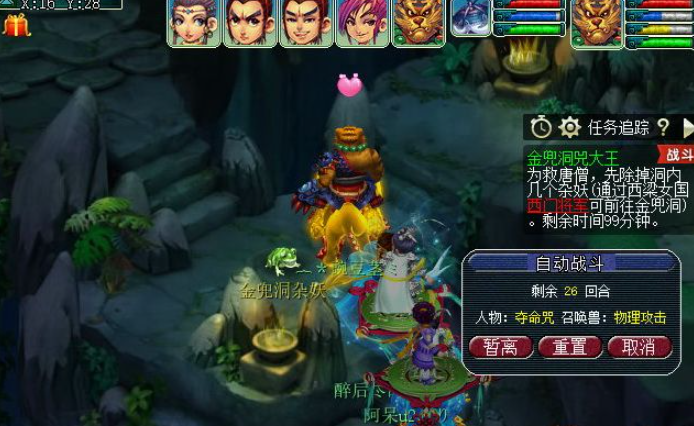This screenshot has height=426, width=694.
Task: Open the red gift box icon
Action: 16,25
